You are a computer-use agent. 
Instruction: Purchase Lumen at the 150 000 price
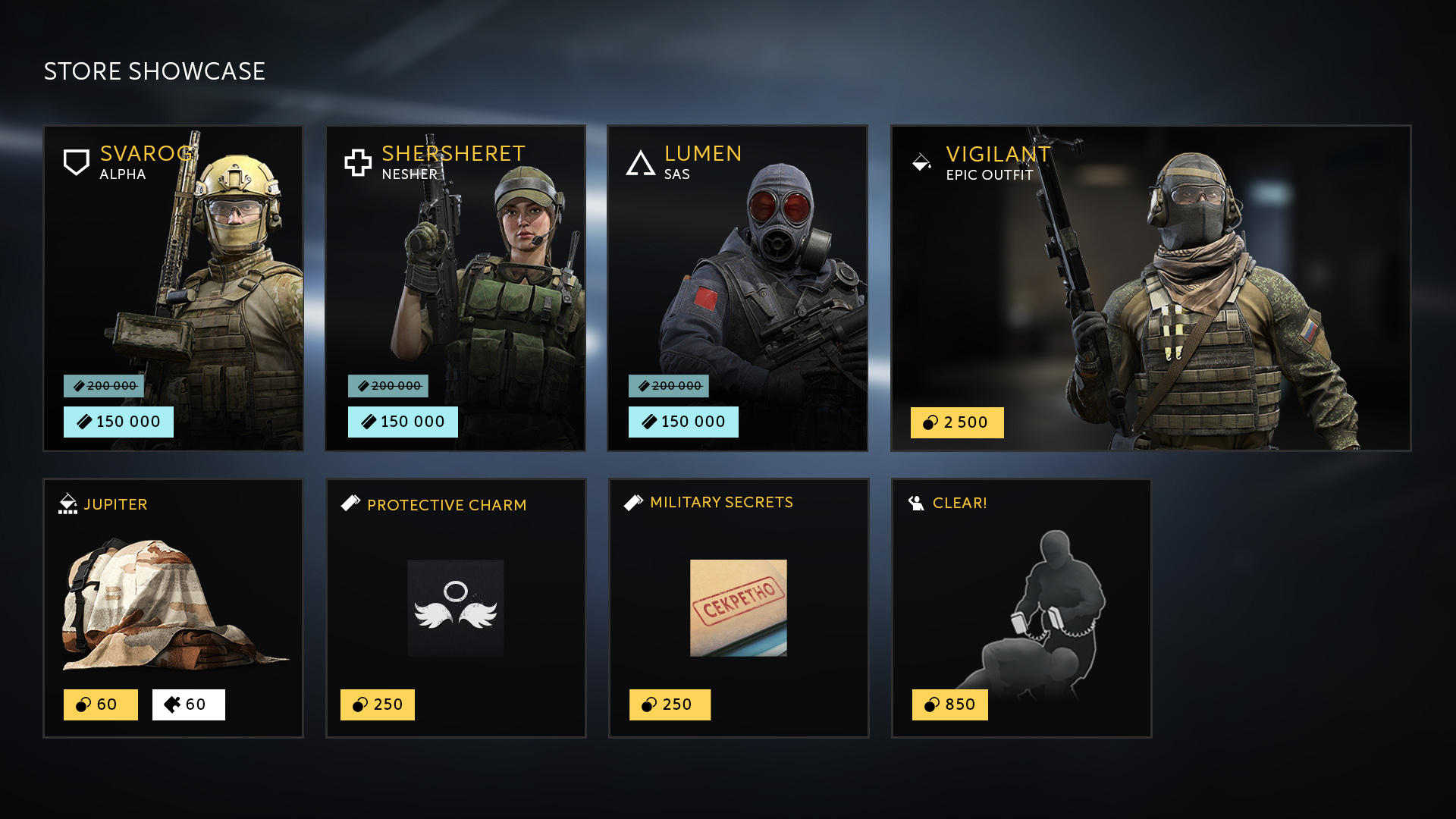[683, 422]
